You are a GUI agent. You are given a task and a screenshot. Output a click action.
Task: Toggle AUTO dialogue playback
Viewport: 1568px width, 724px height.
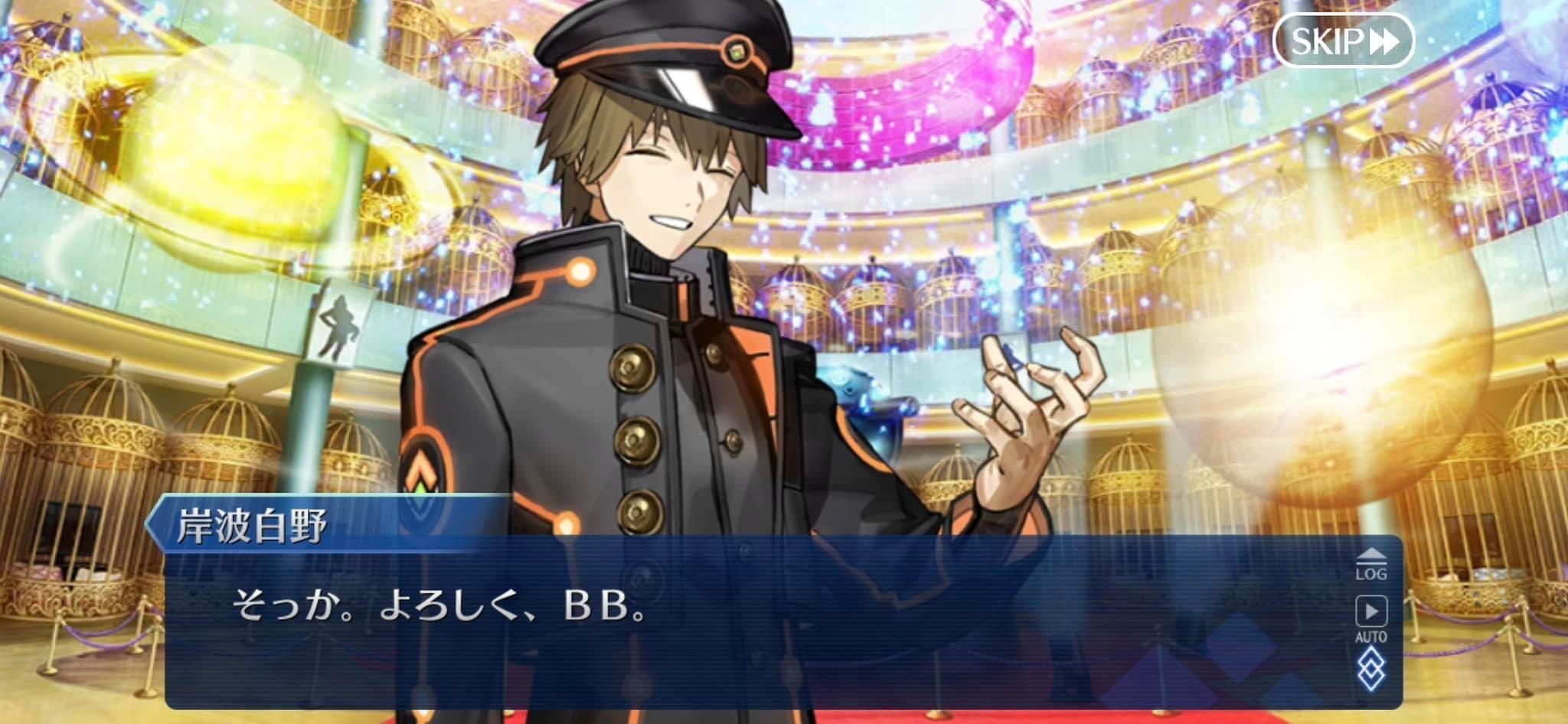click(1370, 618)
